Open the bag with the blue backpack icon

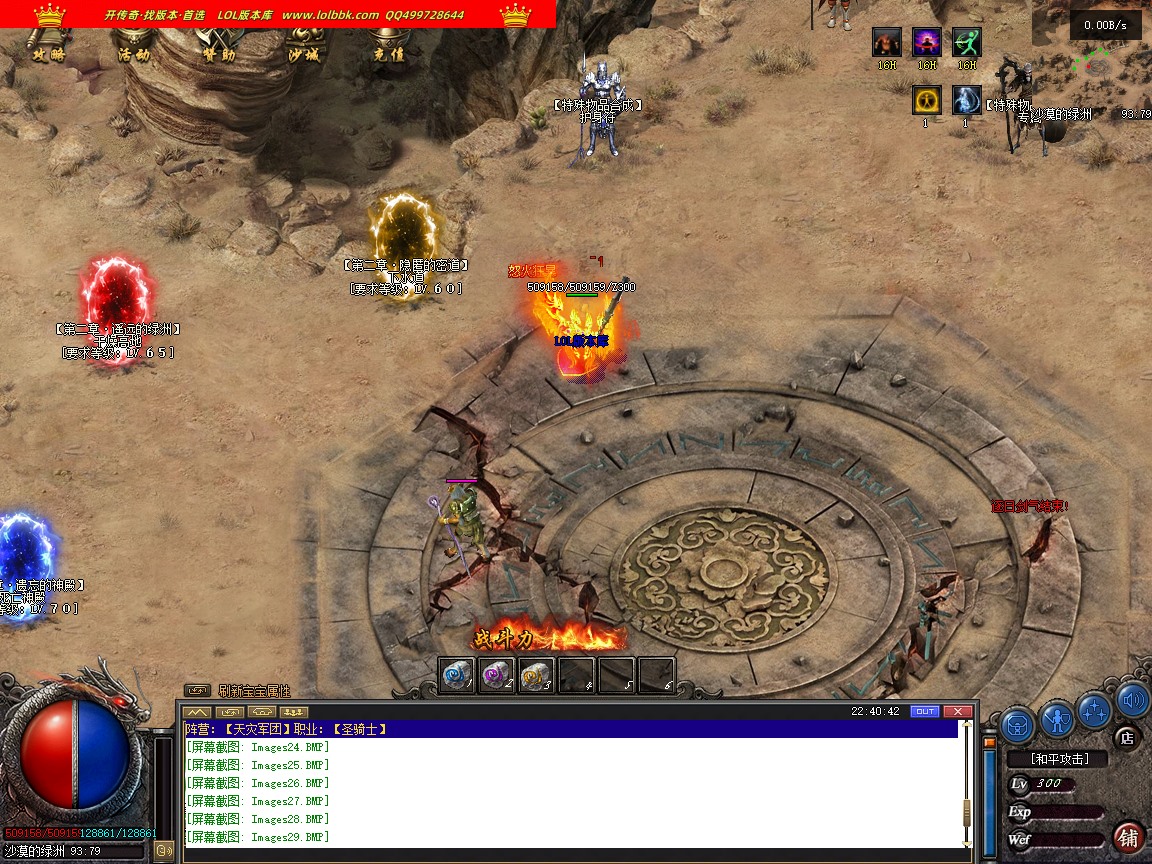pos(1018,721)
